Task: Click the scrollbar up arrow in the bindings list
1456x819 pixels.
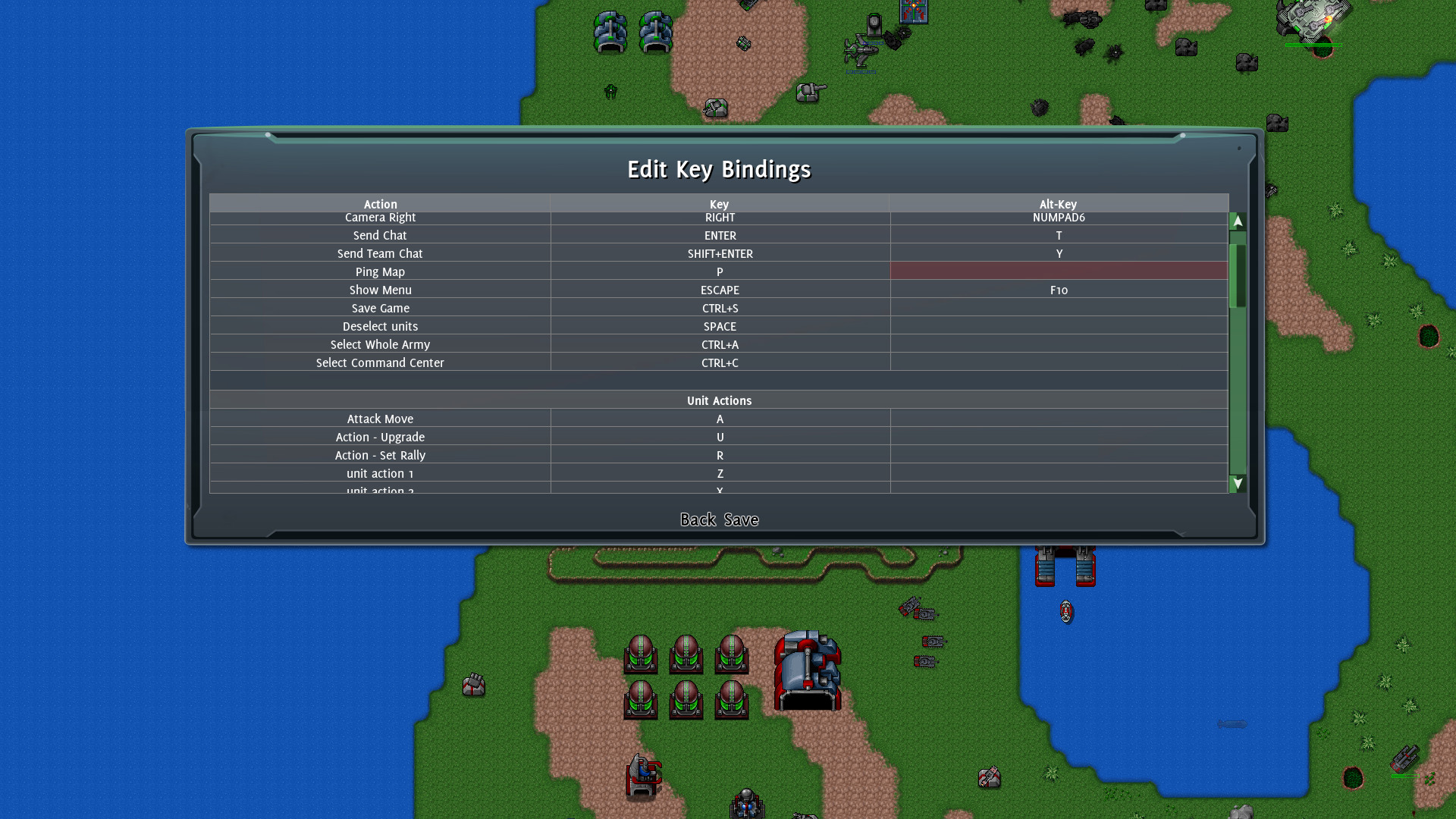Action: (x=1237, y=221)
